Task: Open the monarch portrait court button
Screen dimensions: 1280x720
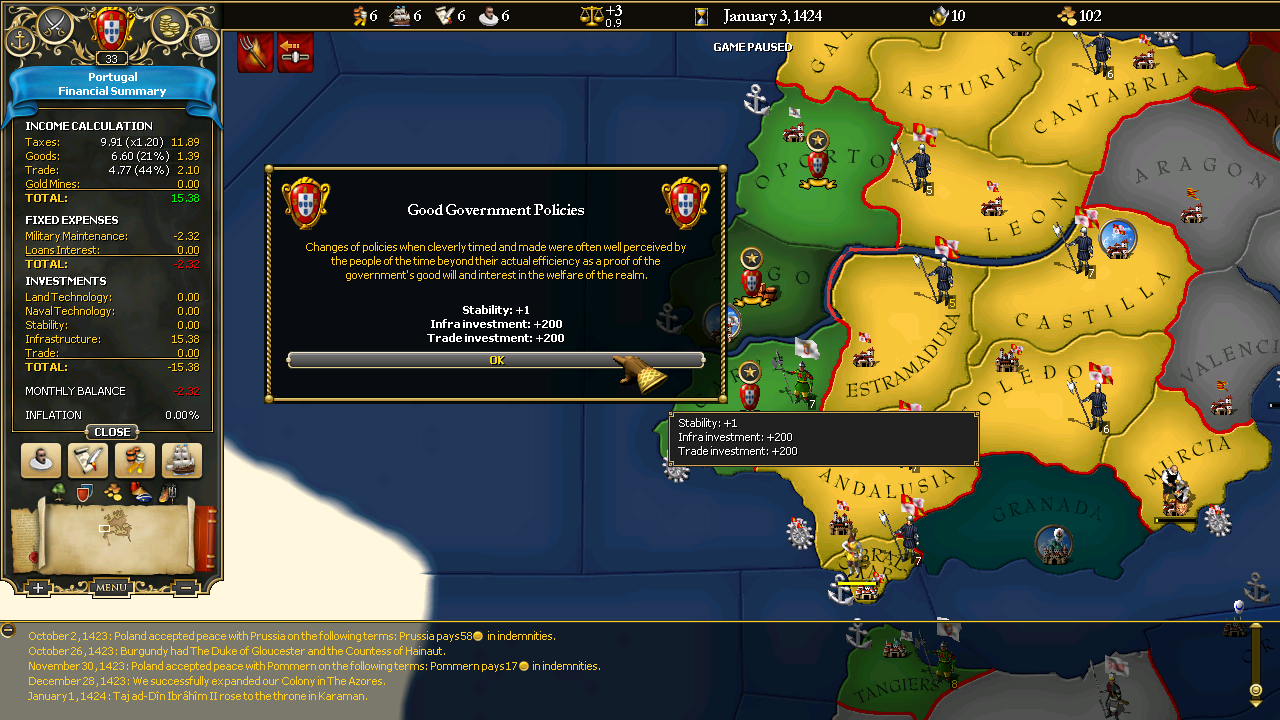Action: pyautogui.click(x=41, y=461)
